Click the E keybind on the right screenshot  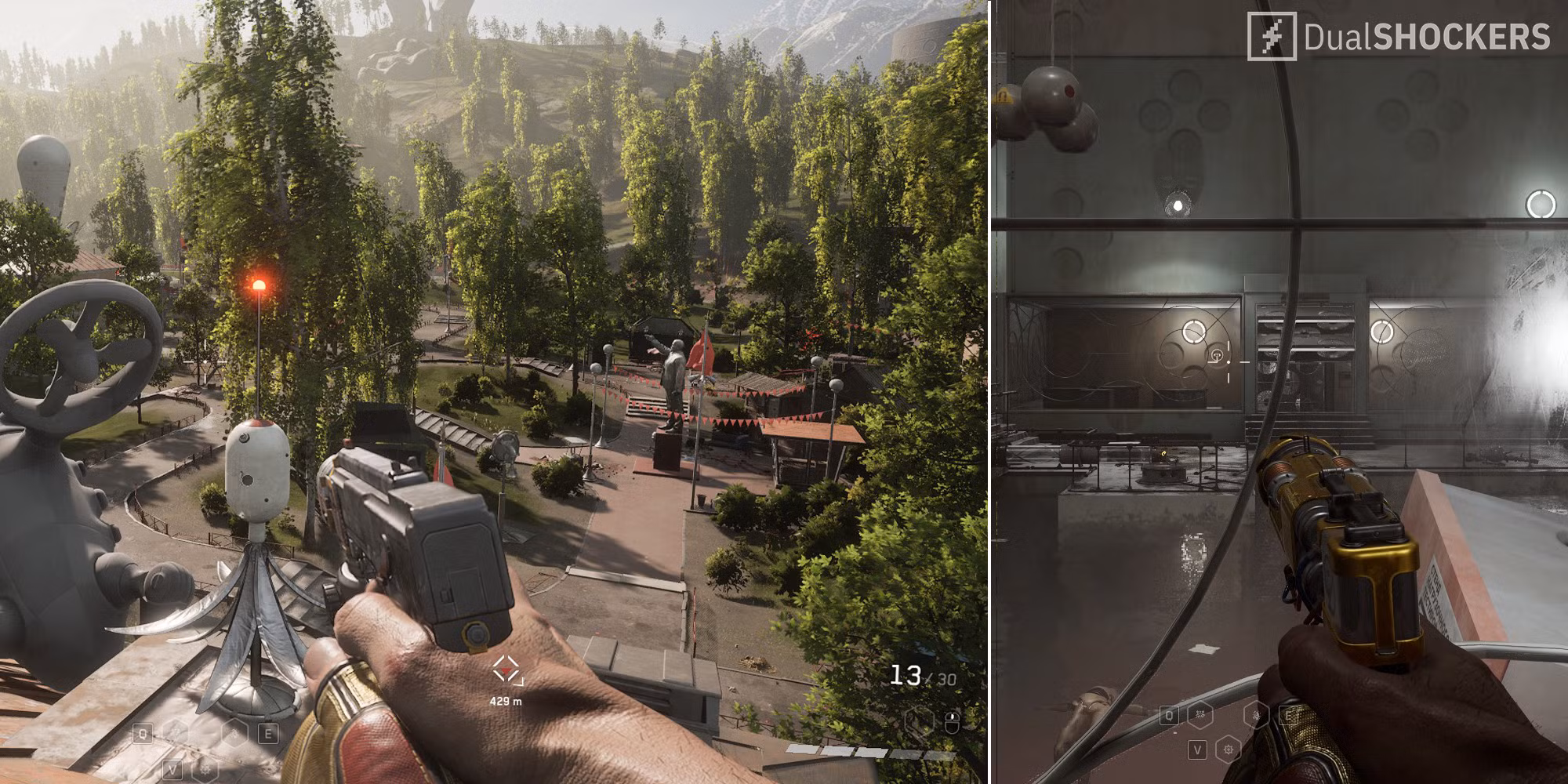(1289, 715)
